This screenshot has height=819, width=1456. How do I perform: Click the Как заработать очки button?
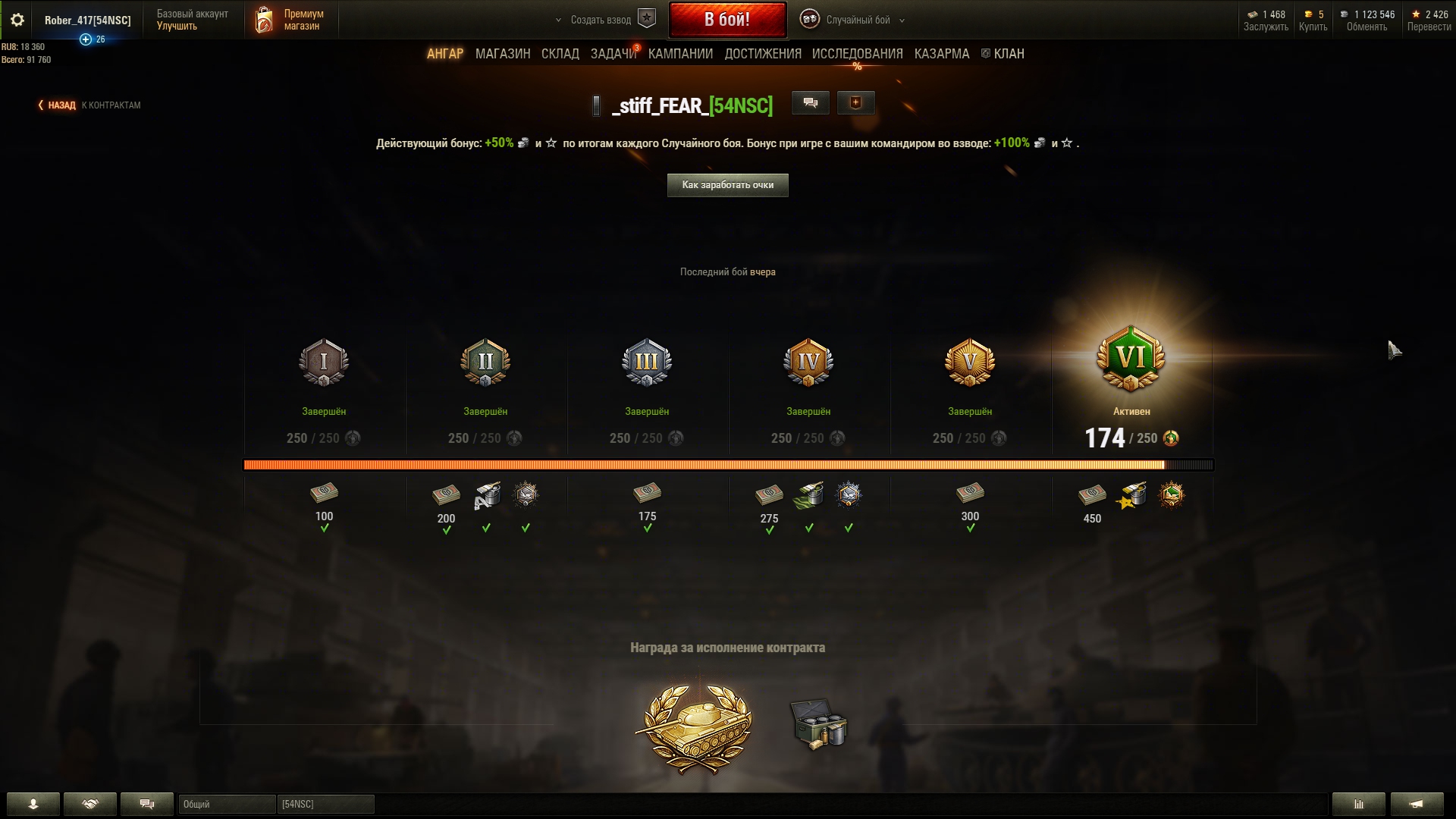[x=727, y=185]
